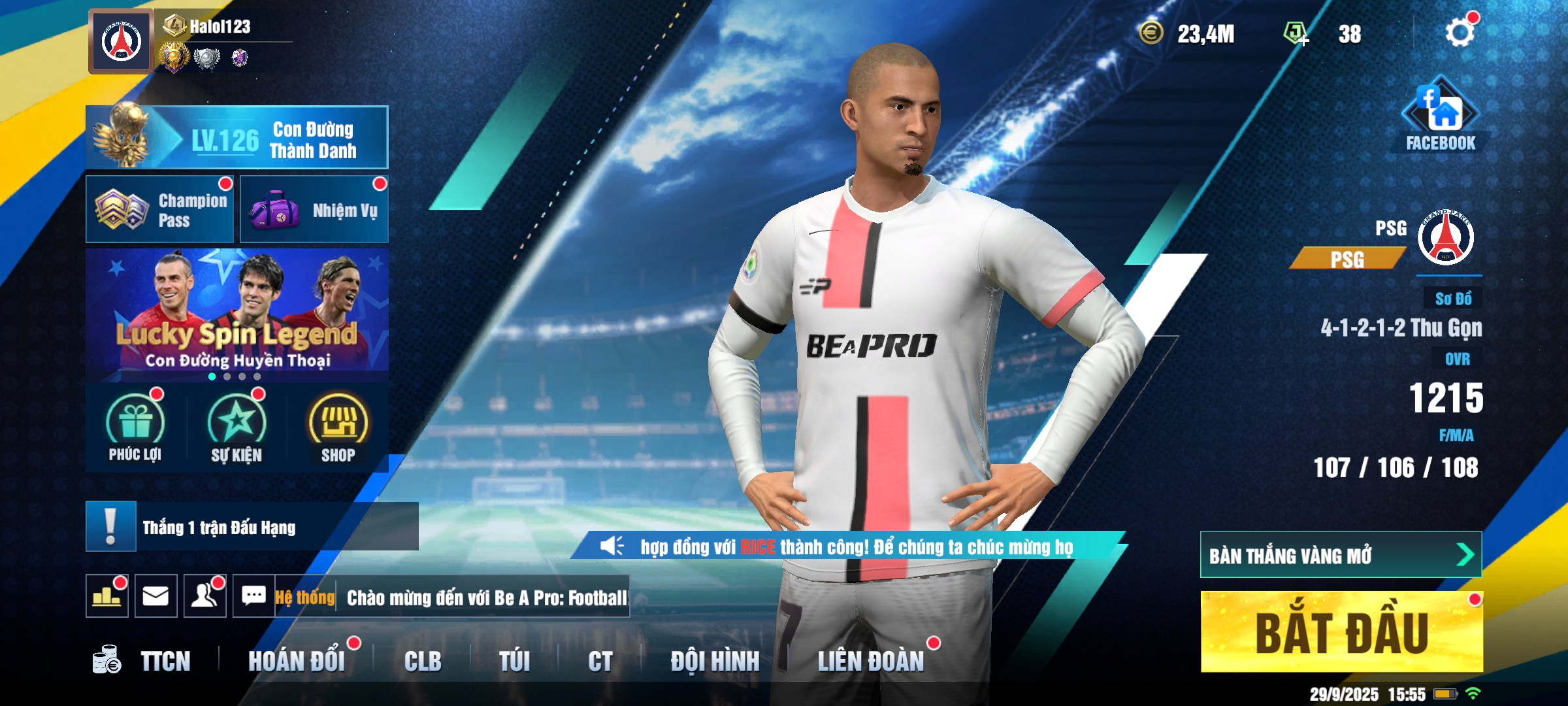Open the Sự Kiện events icon
Screen dimensions: 1568x706
[237, 428]
